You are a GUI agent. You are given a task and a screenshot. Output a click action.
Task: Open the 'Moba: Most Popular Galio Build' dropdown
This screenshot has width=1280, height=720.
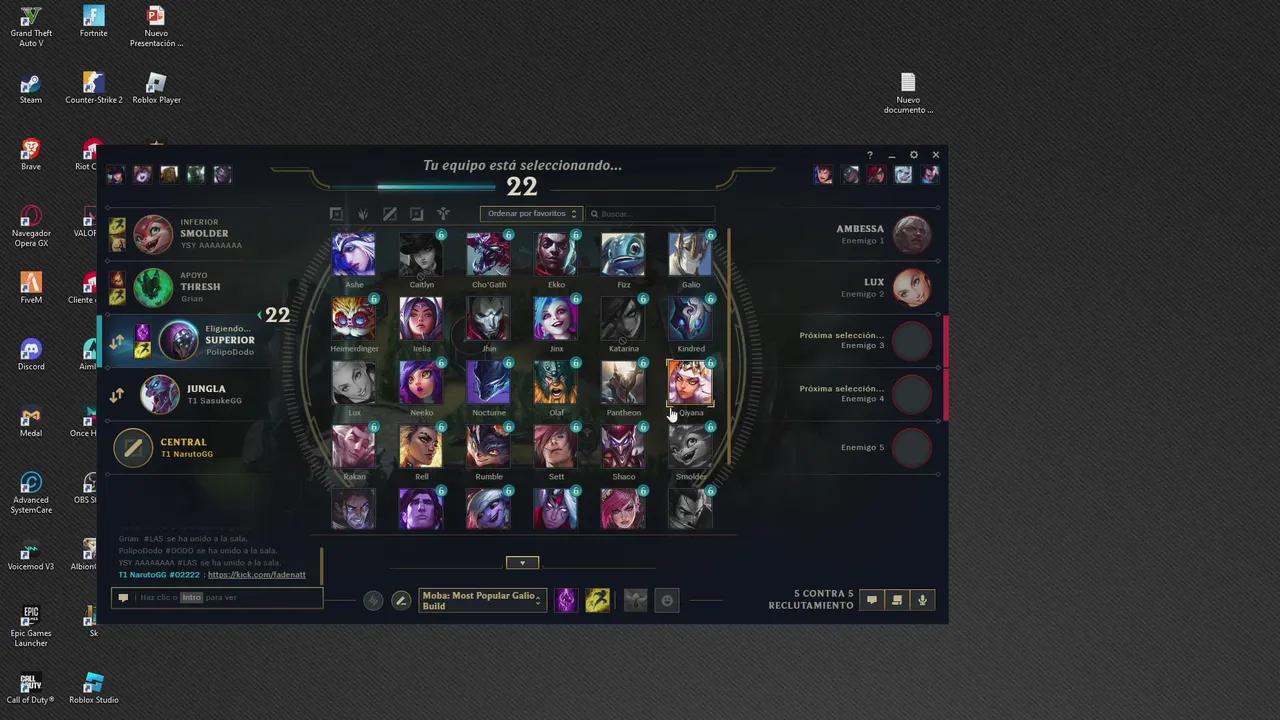click(x=481, y=600)
